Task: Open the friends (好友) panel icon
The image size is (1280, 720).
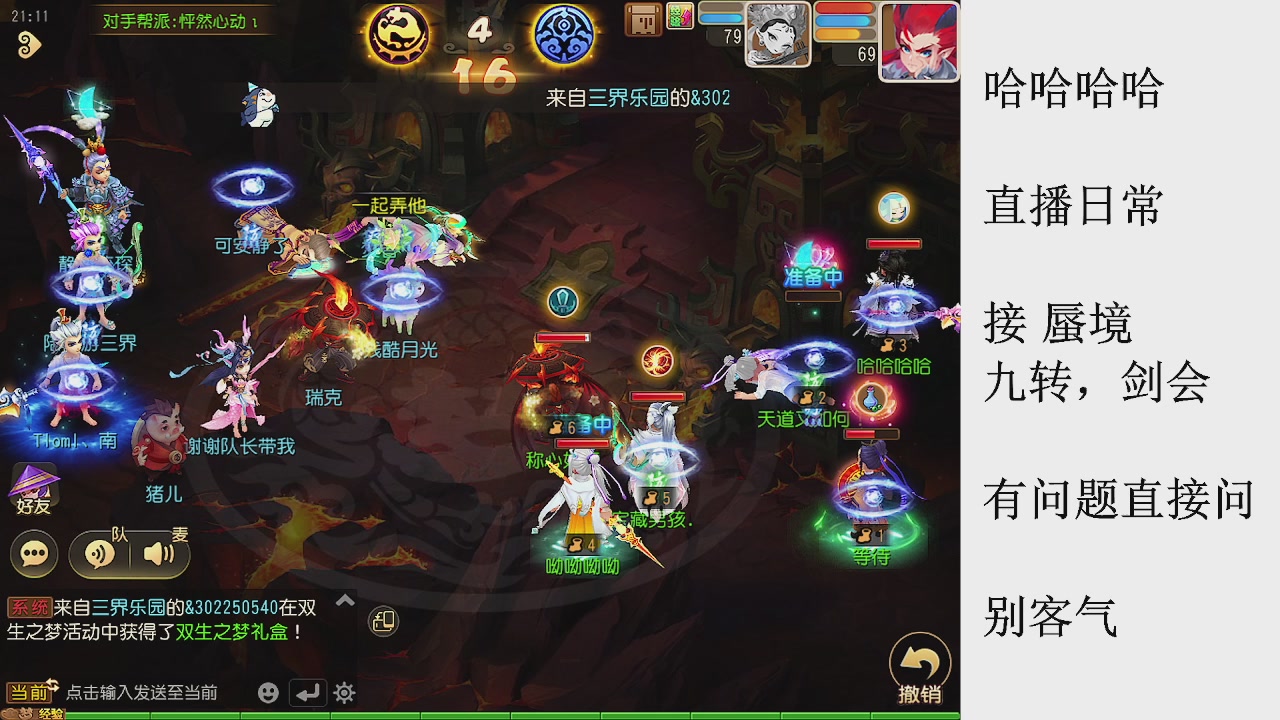Action: tap(33, 487)
